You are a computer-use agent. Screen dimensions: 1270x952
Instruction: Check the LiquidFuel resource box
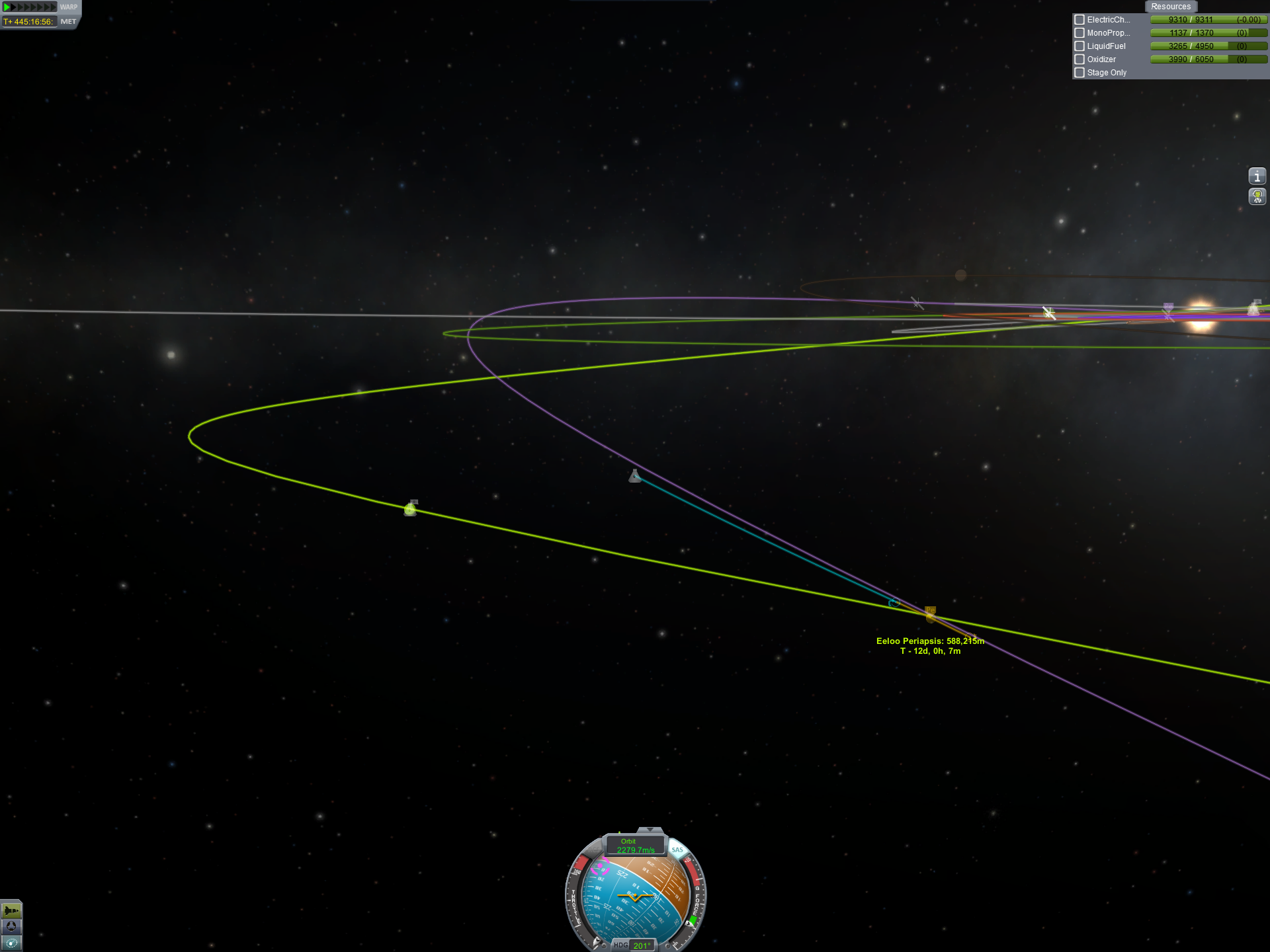pyautogui.click(x=1079, y=46)
